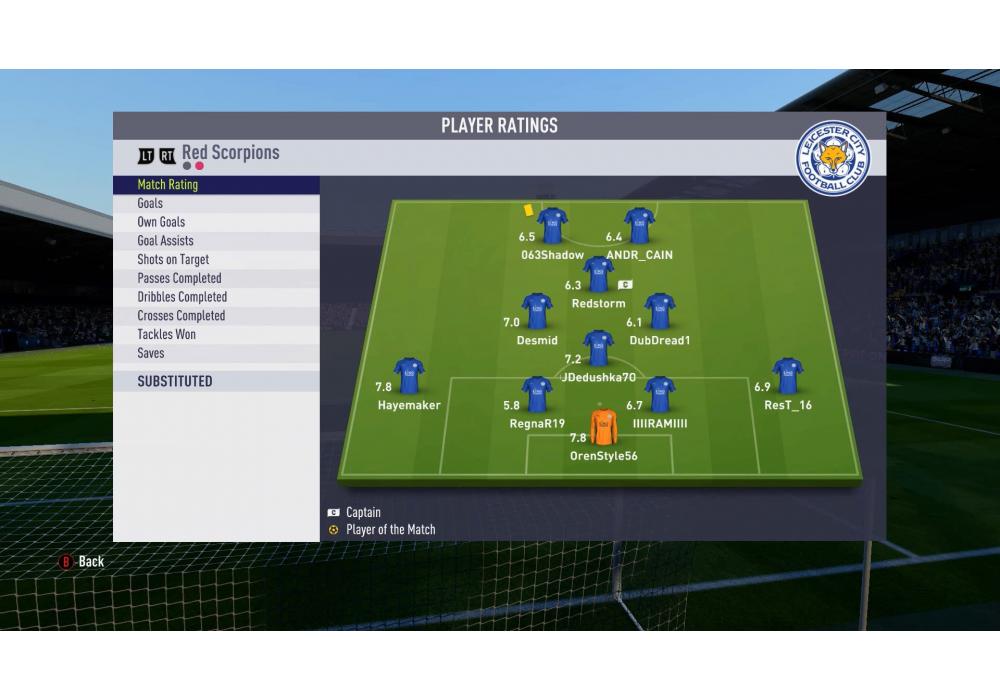Select striker 063Shadow's shirt
Viewport: 1000px width, 700px height.
[x=552, y=226]
